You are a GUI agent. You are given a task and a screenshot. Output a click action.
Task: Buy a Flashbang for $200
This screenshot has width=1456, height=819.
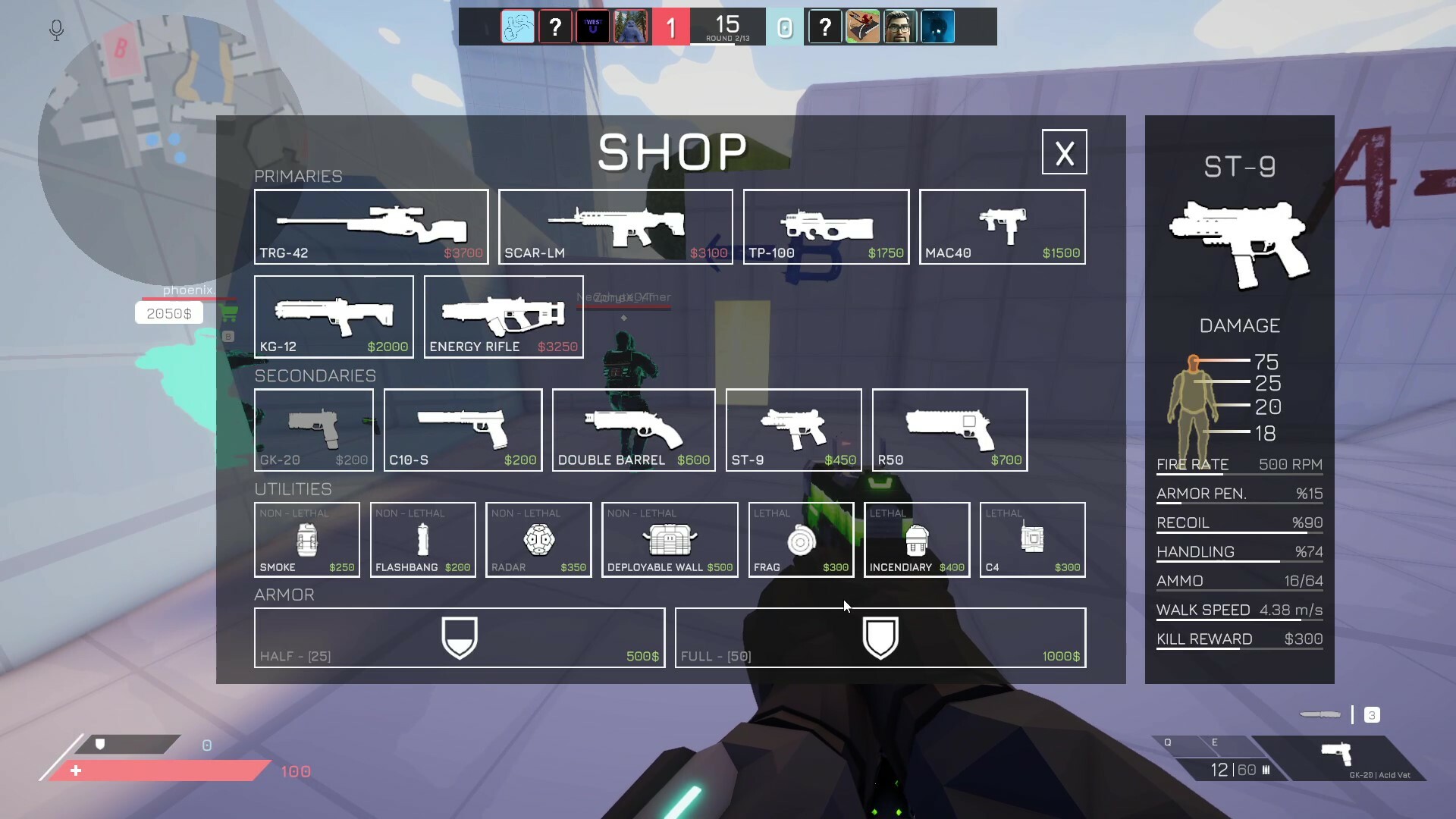pos(422,539)
